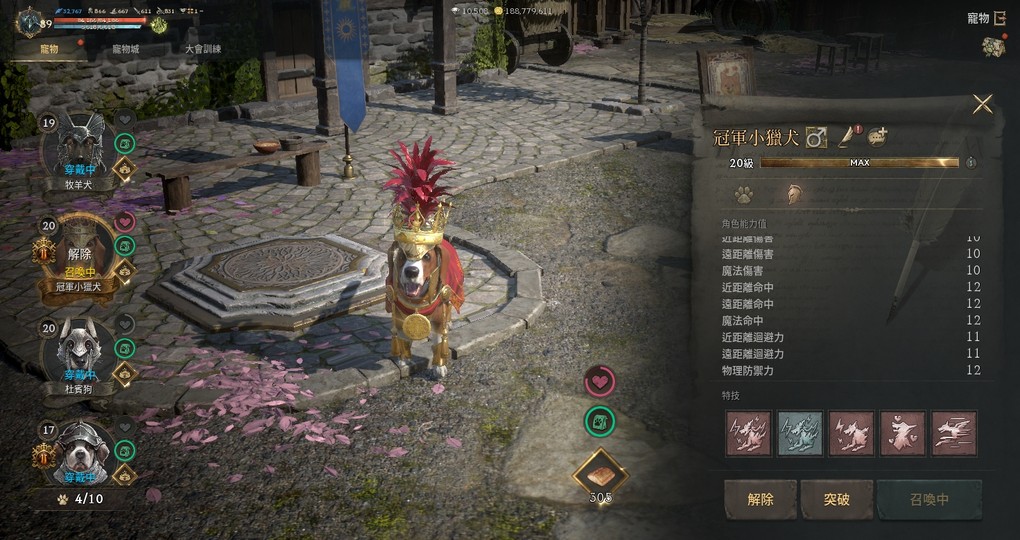Click the 解除 button in the bottom panel

tap(760, 499)
